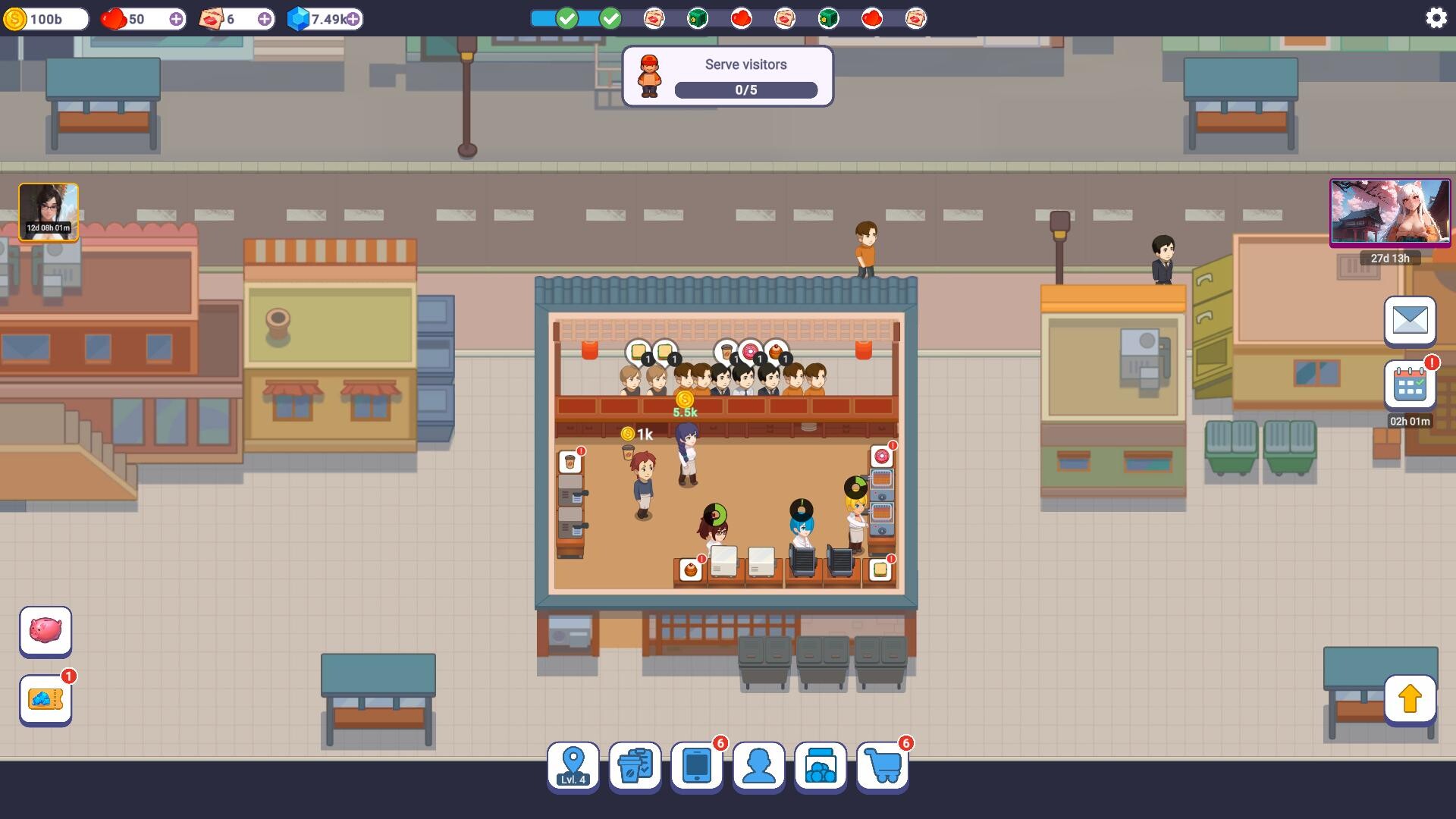View the quest progress bar rewards
Image resolution: width=1456 pixels, height=819 pixels.
pos(781,17)
